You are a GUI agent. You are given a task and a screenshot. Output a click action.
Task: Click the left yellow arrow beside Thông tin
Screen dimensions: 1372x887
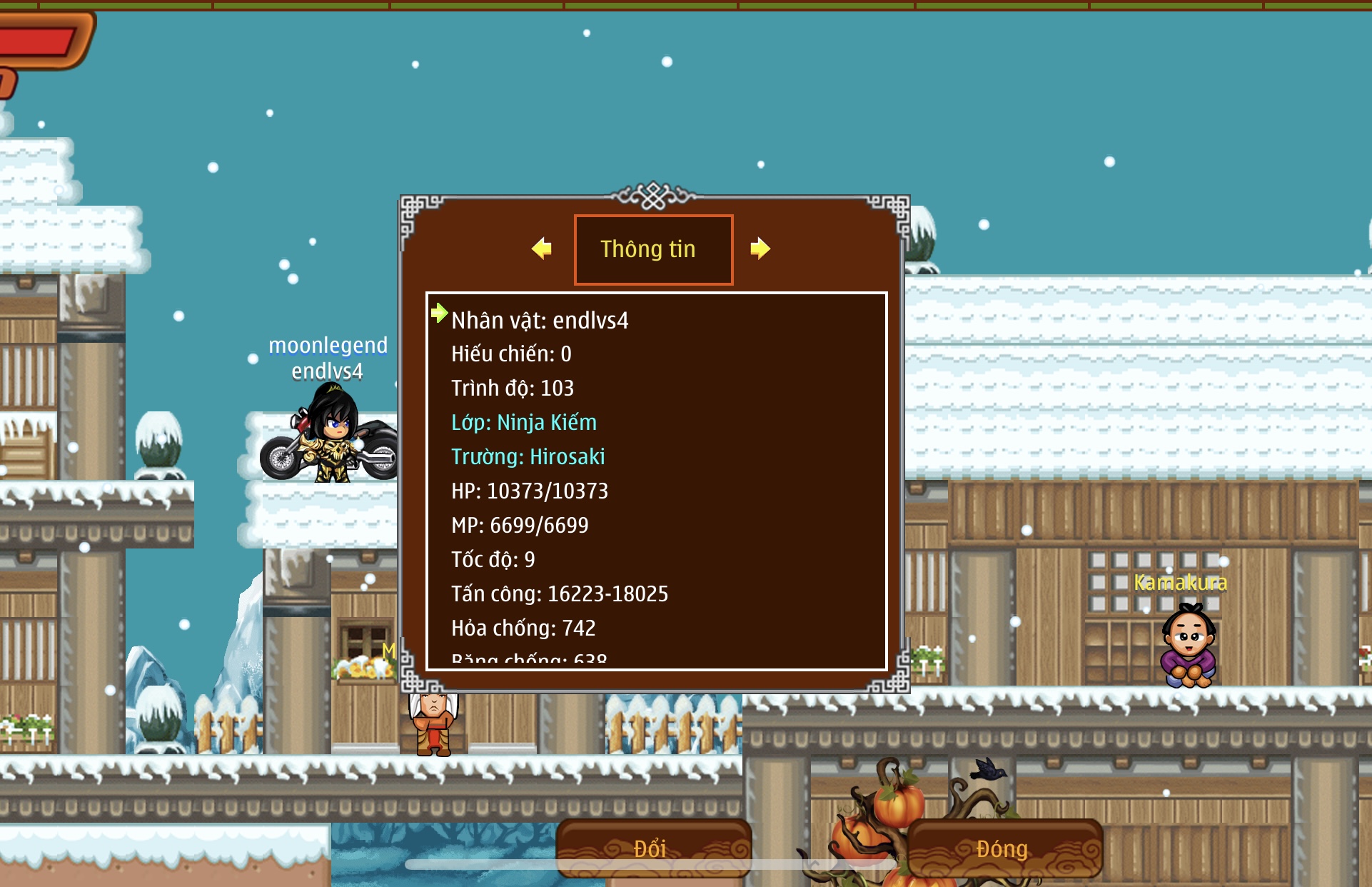click(542, 249)
